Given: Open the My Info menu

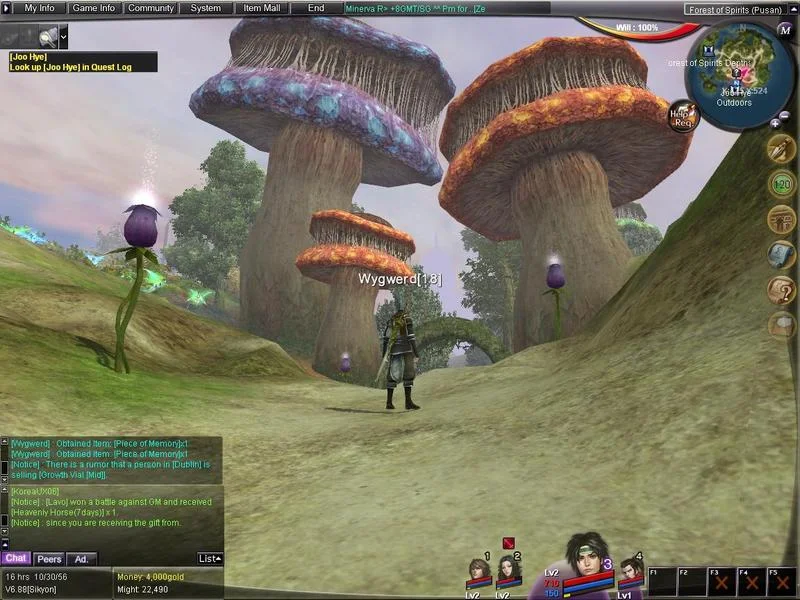Looking at the screenshot, I should click(x=40, y=8).
